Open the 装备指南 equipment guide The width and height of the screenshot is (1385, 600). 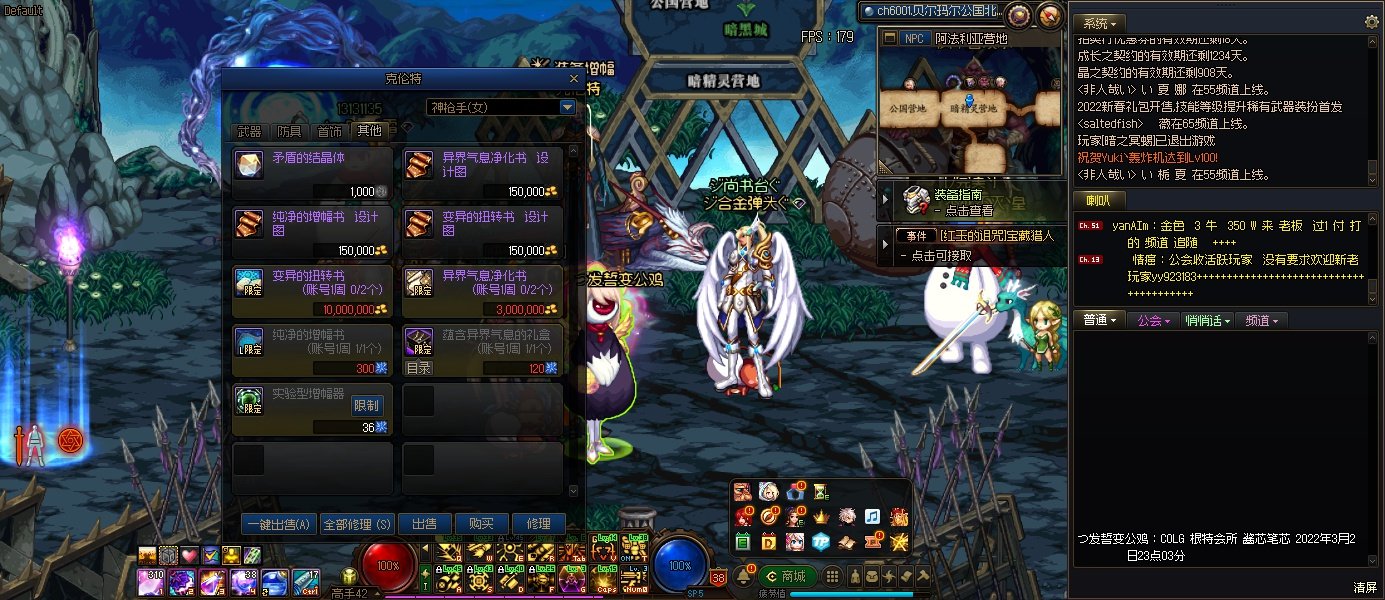coord(960,202)
